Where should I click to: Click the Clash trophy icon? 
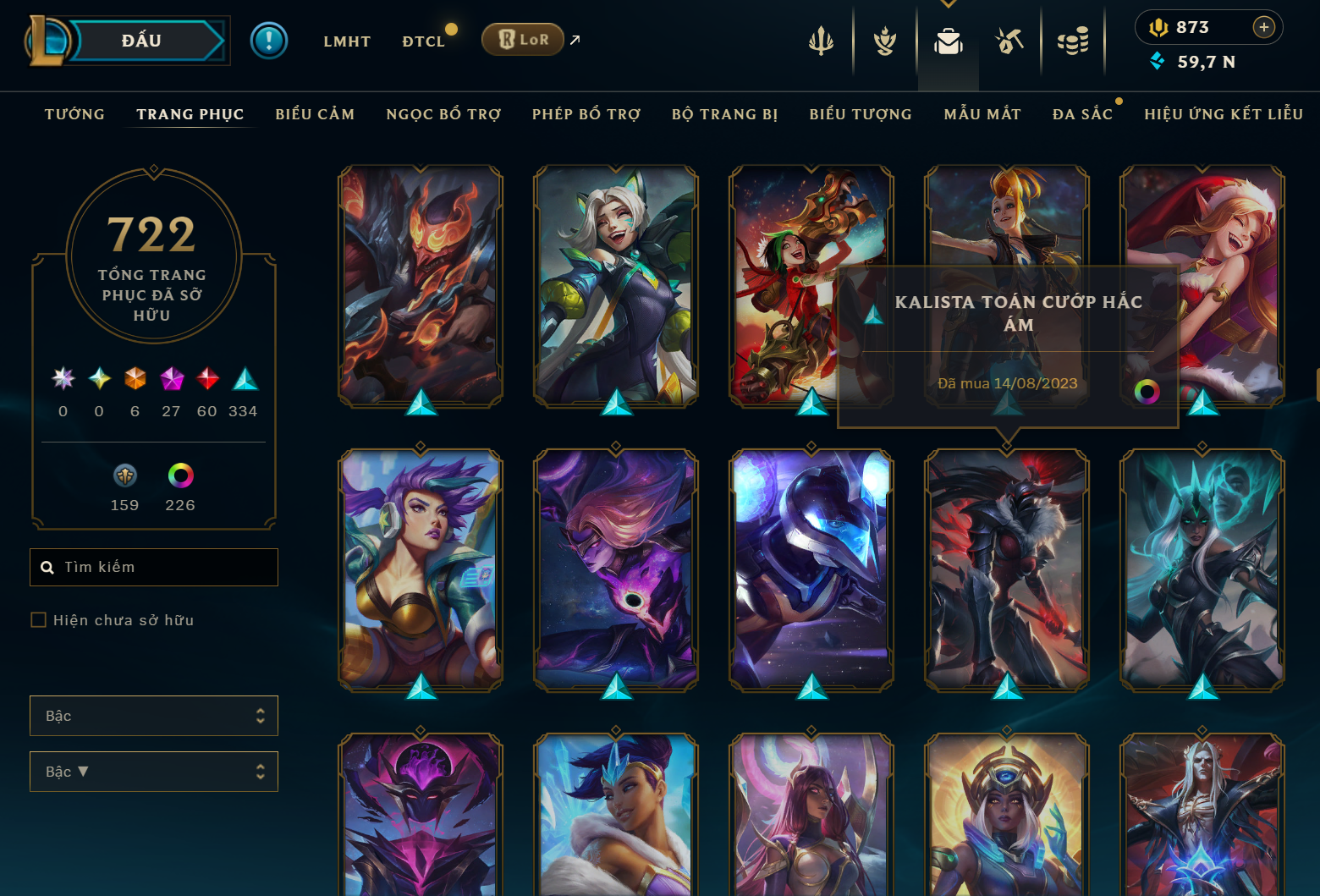point(884,40)
